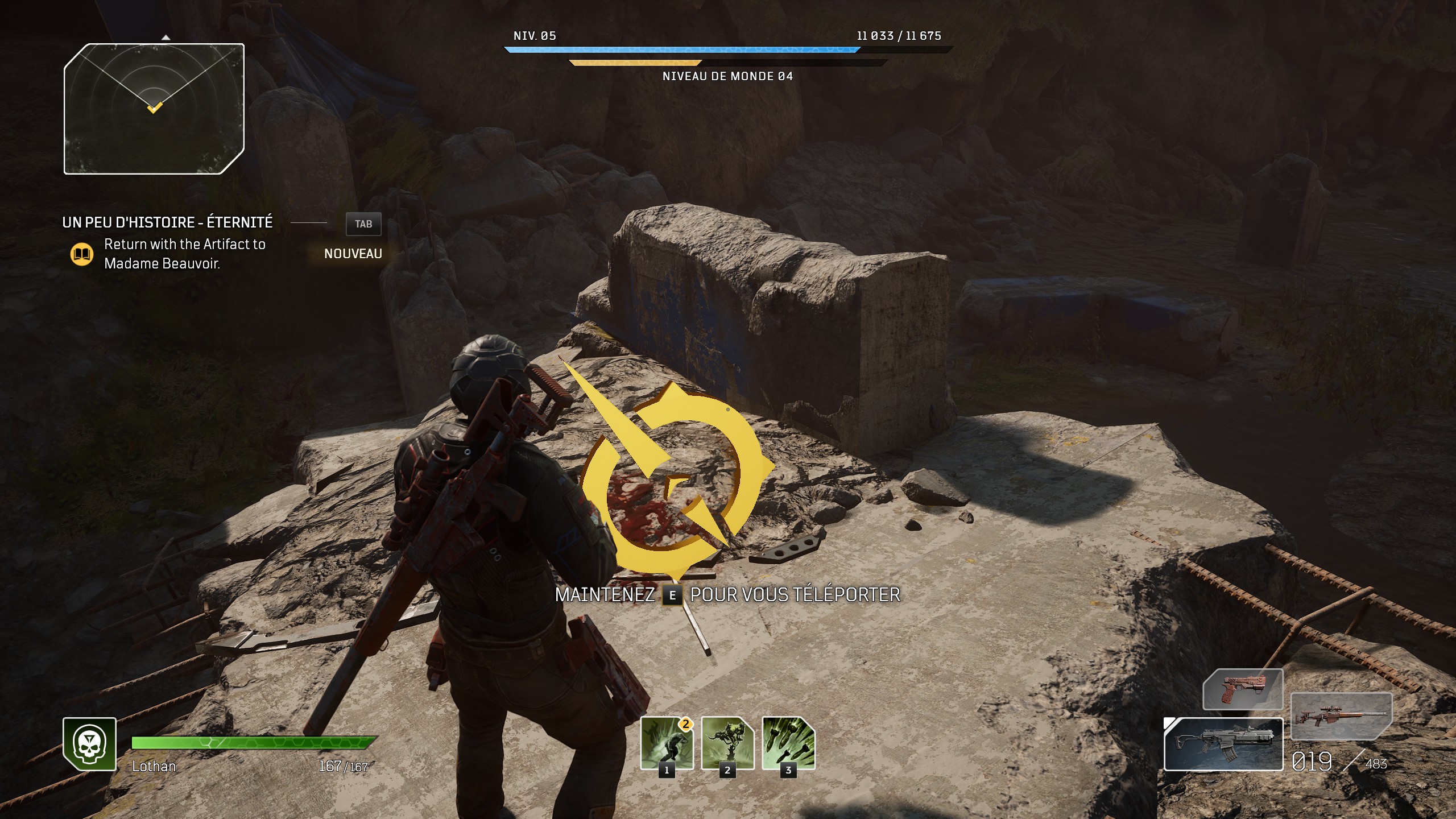Screen dimensions: 1456x819
Task: Switch to the scoped sniper rifle
Action: [1341, 715]
